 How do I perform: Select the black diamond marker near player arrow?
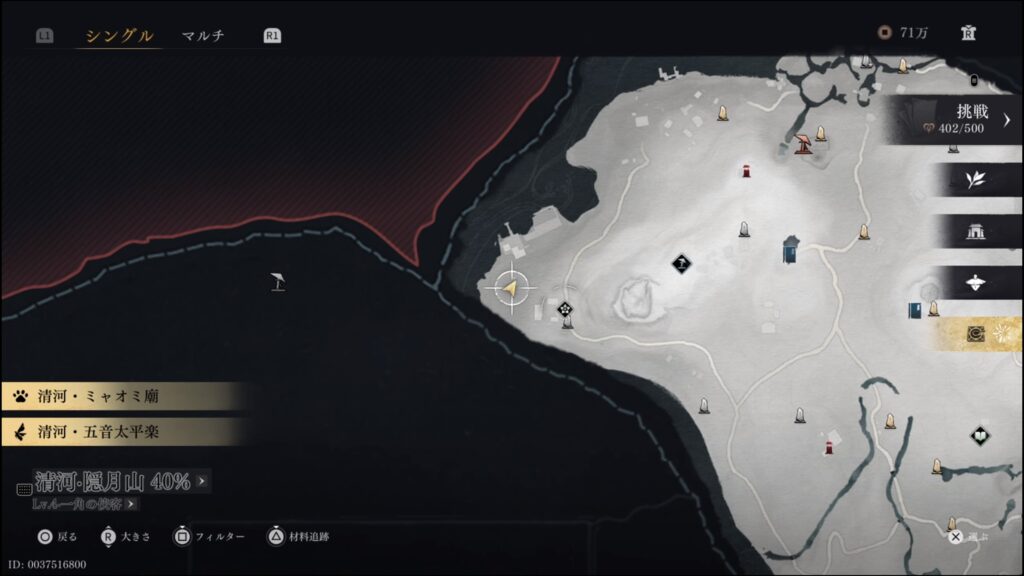pyautogui.click(x=565, y=309)
